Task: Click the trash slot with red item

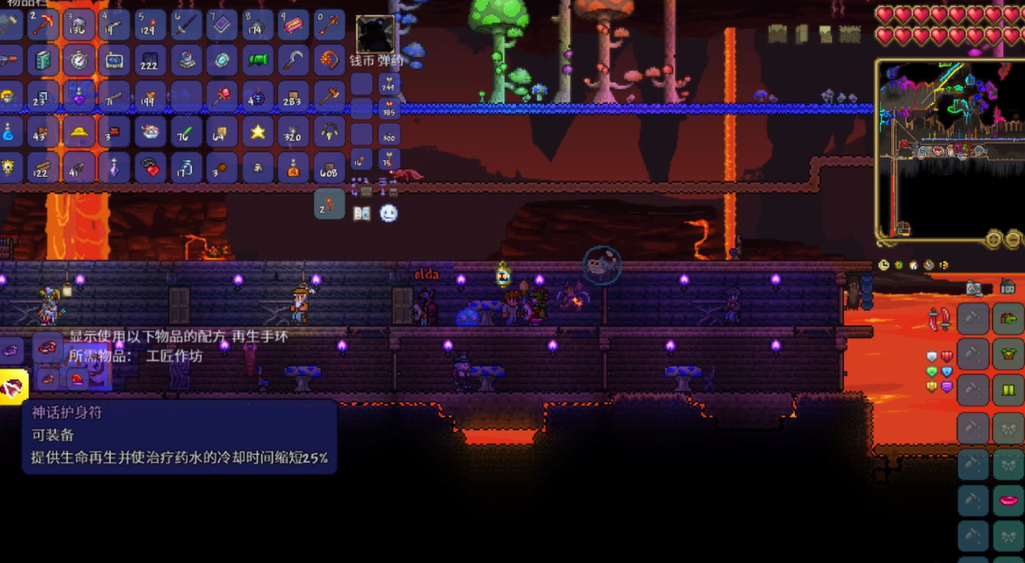Action: pyautogui.click(x=330, y=204)
